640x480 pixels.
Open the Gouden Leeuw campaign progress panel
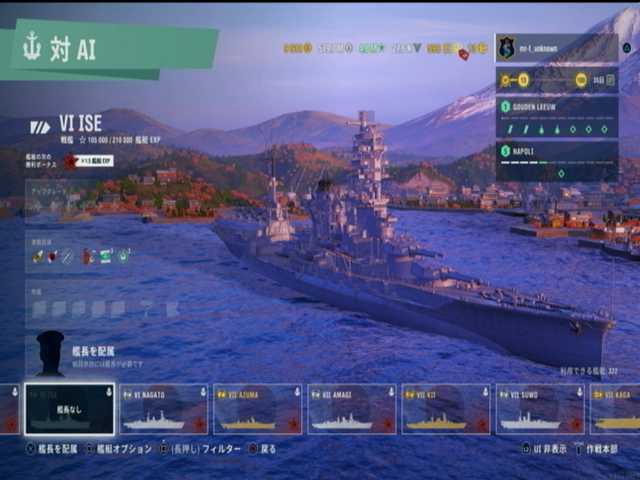[556, 117]
